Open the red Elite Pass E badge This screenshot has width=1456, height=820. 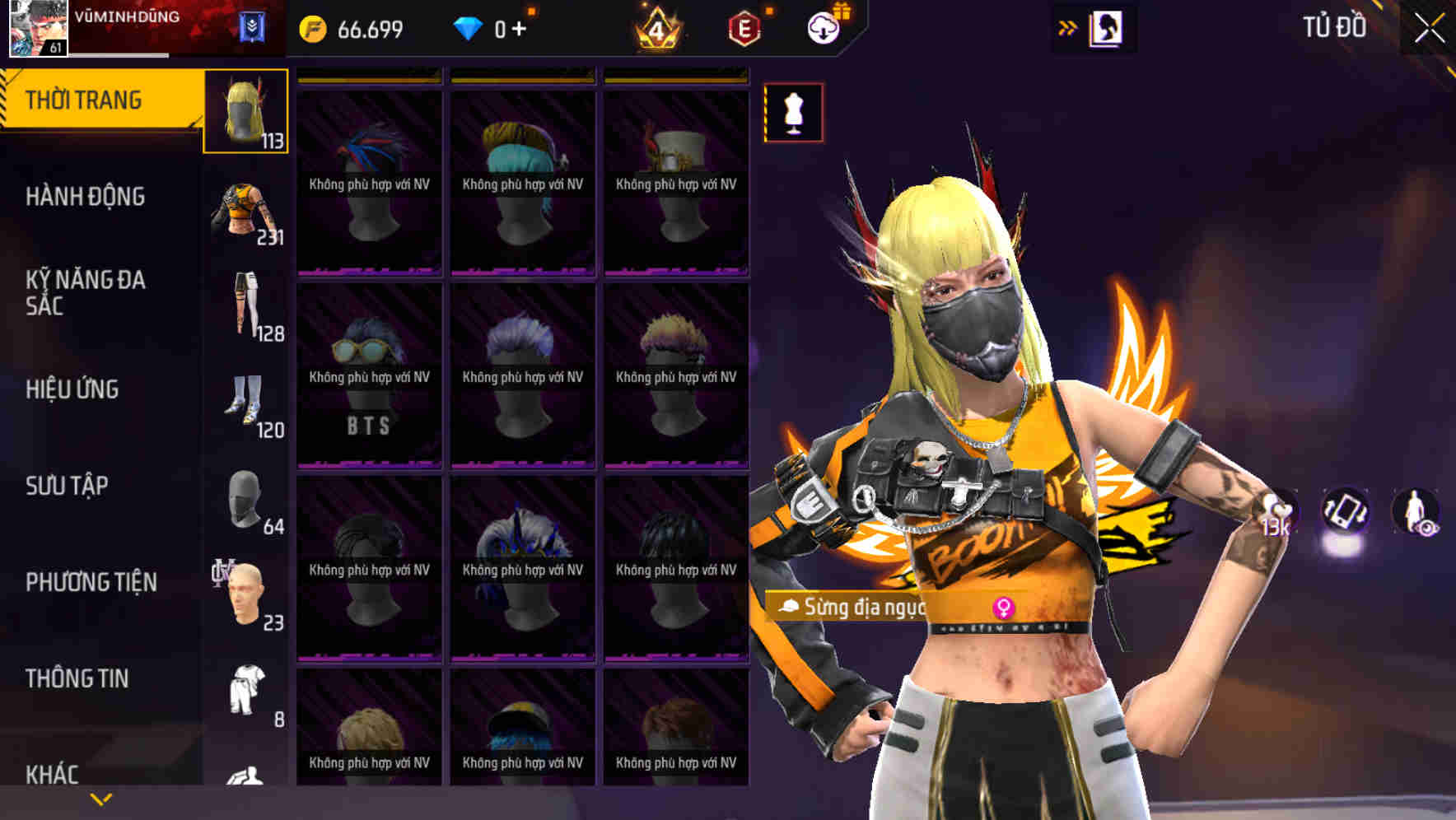744,27
